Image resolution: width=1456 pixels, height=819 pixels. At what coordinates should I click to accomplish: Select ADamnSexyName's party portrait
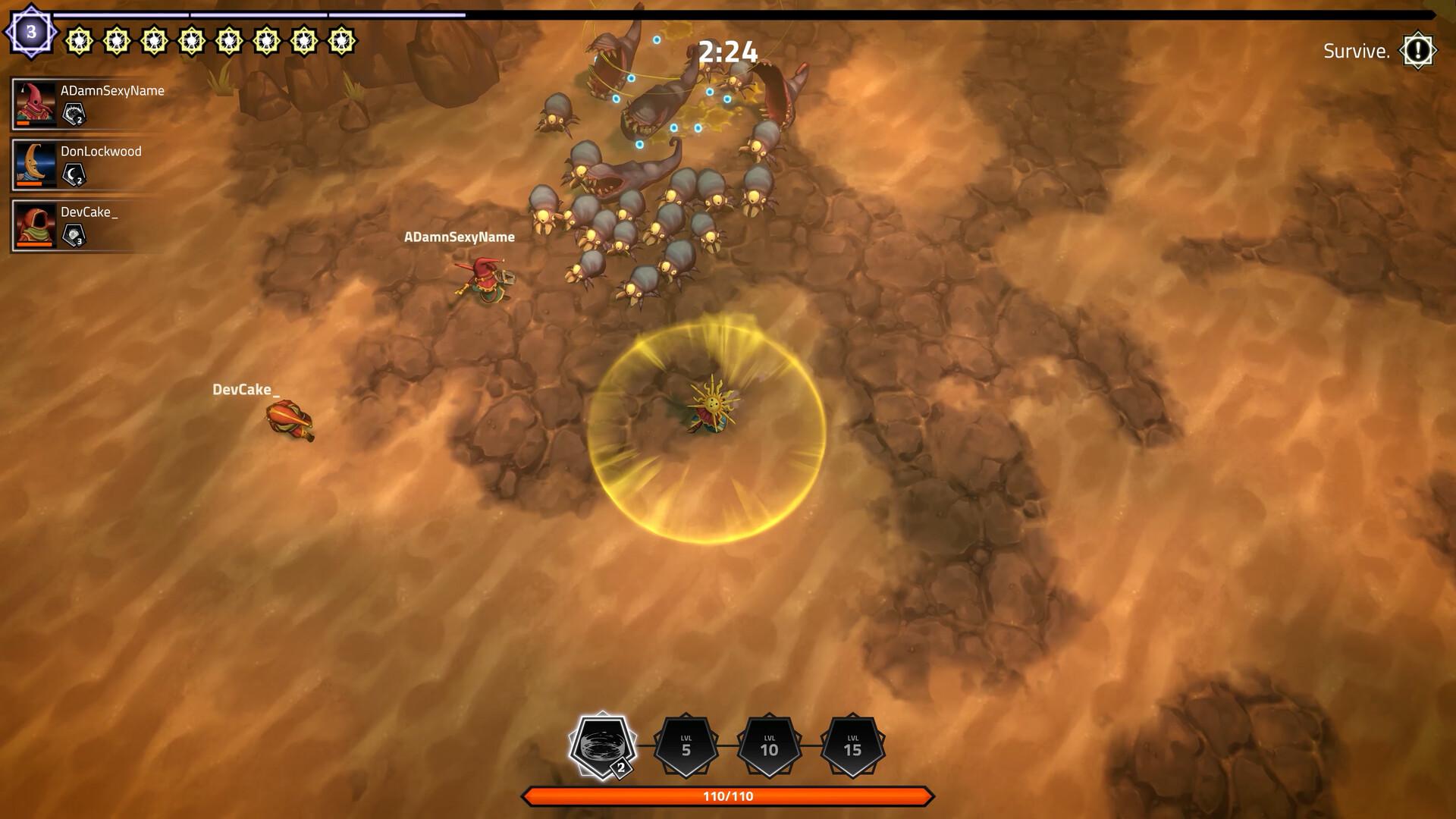tap(36, 104)
